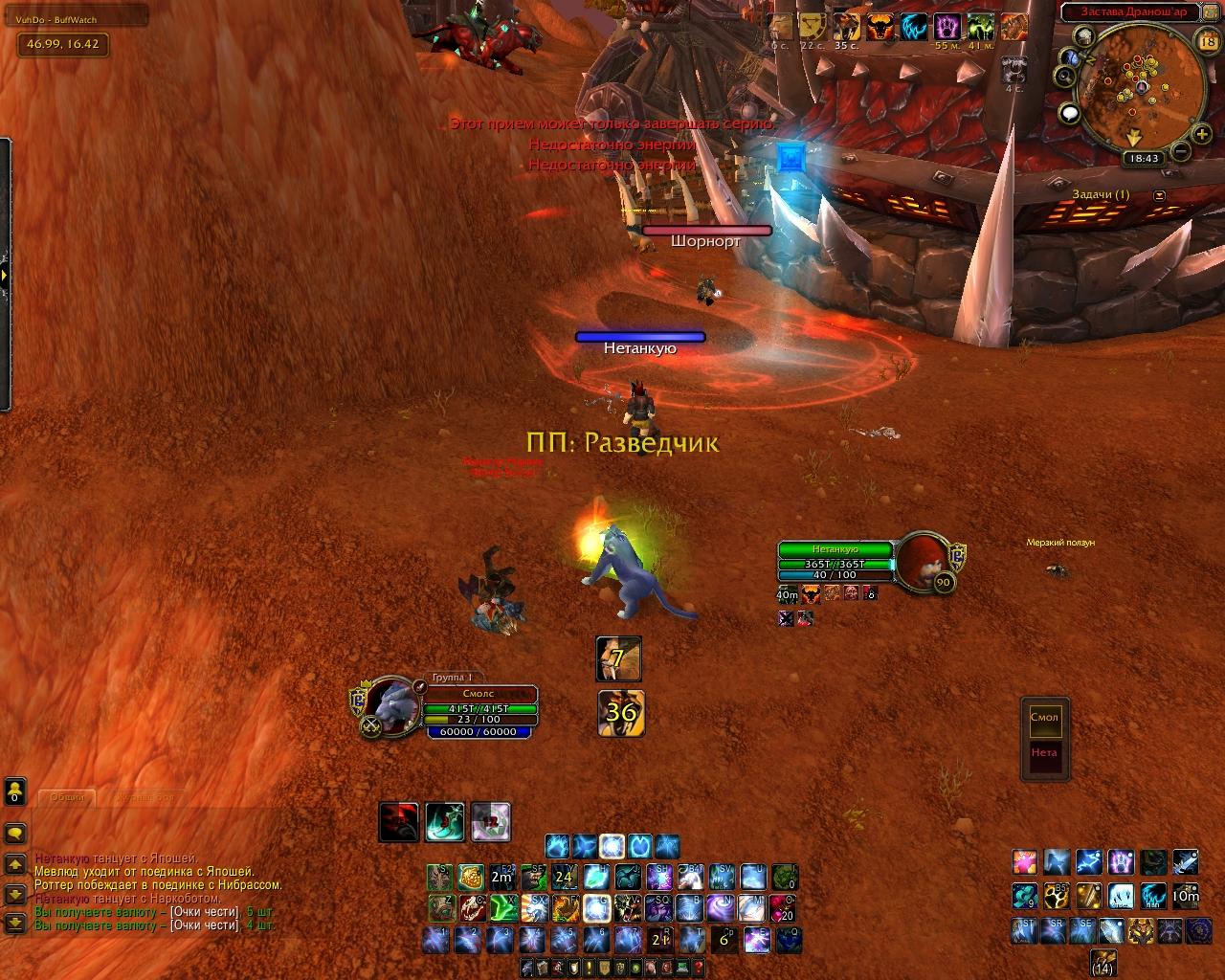Open the yellow exclamation quest log button
This screenshot has height=980, width=1225.
(x=588, y=969)
